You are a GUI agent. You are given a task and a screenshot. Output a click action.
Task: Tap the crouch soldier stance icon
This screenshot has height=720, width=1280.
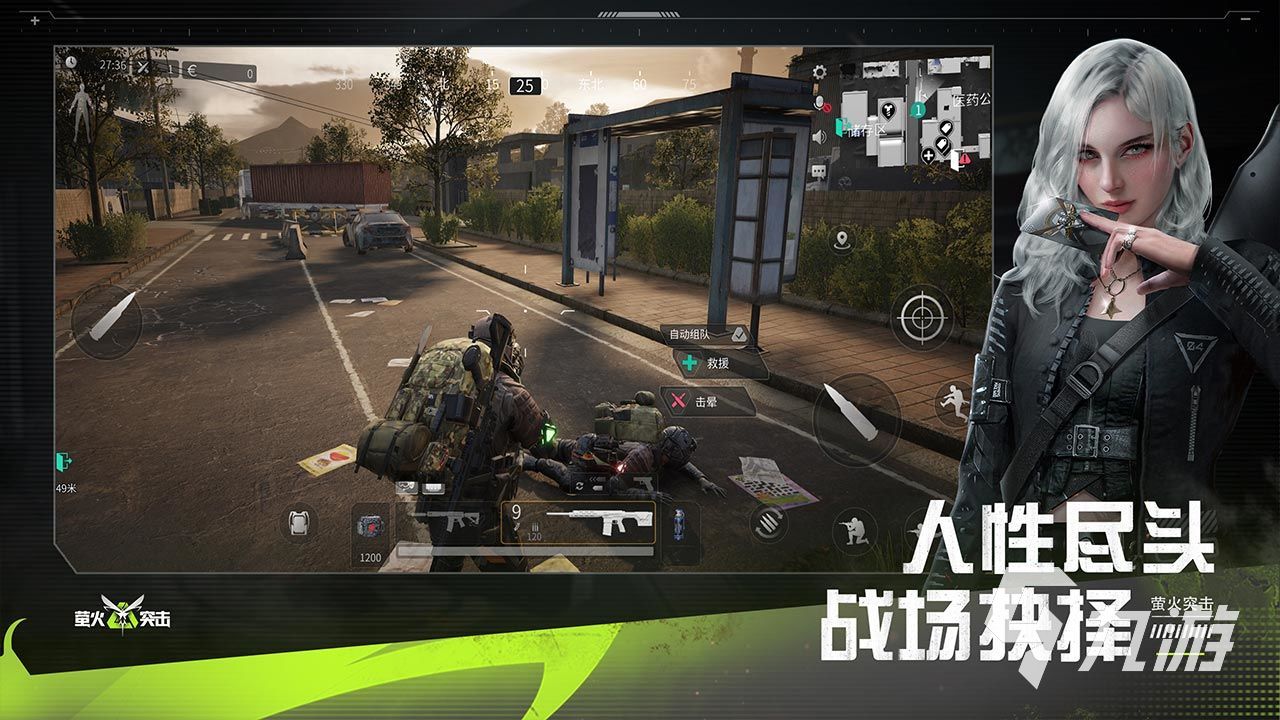[855, 531]
